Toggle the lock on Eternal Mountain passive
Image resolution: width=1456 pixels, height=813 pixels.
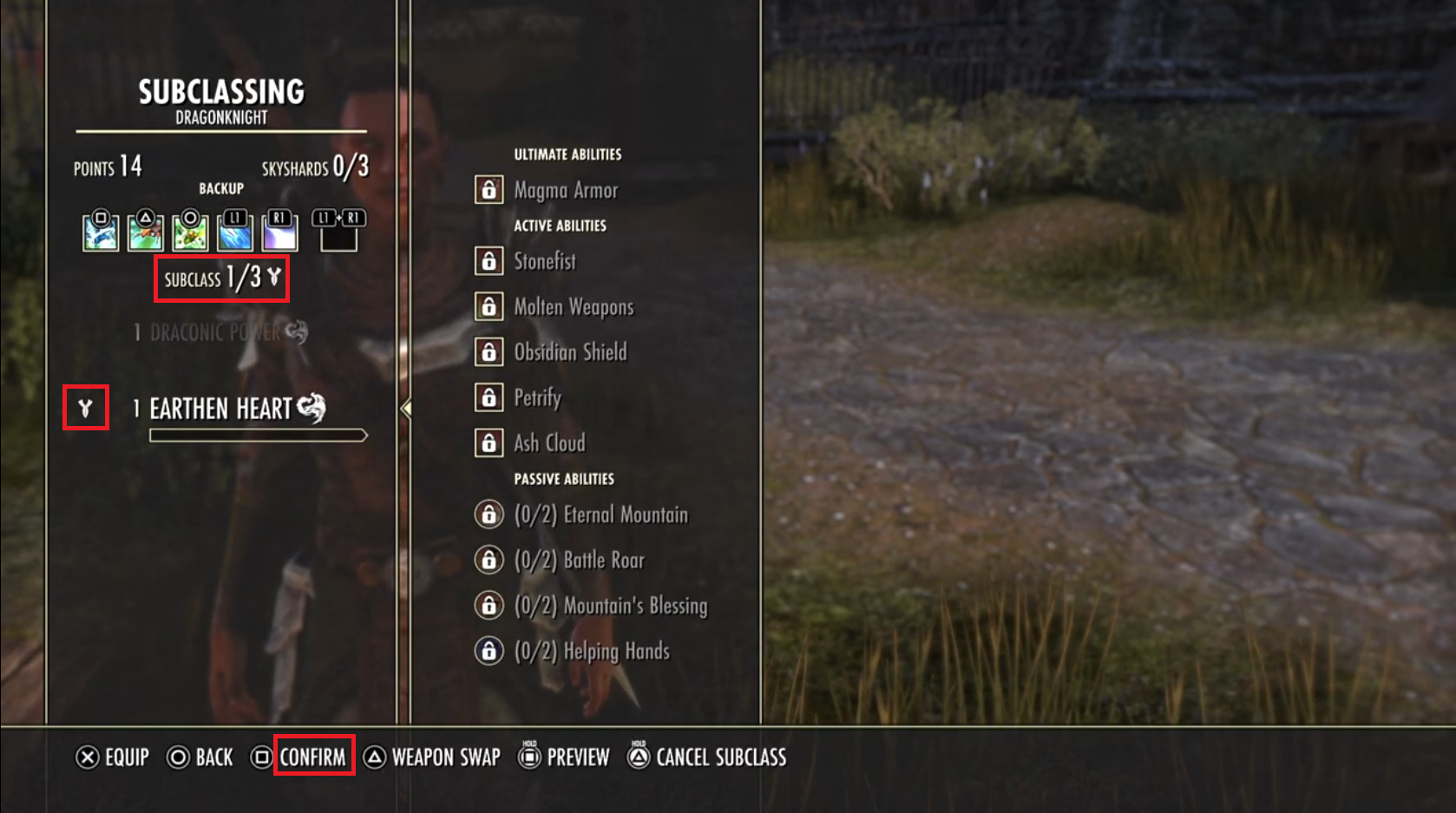coord(489,514)
